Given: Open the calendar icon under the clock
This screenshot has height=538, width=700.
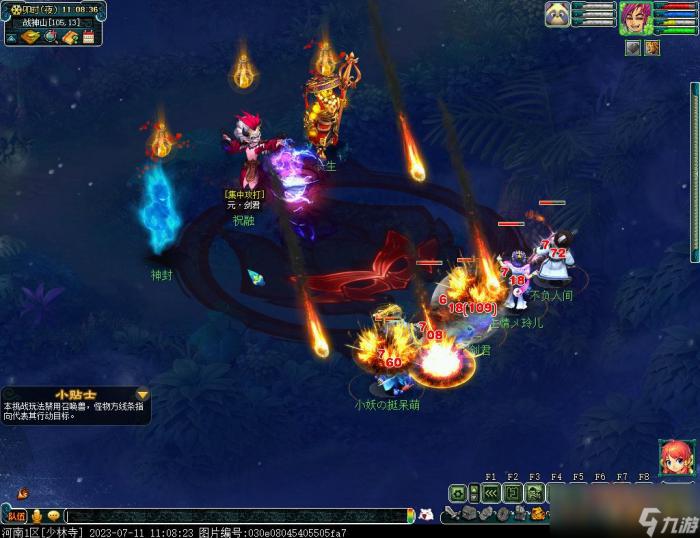Looking at the screenshot, I should 88,38.
